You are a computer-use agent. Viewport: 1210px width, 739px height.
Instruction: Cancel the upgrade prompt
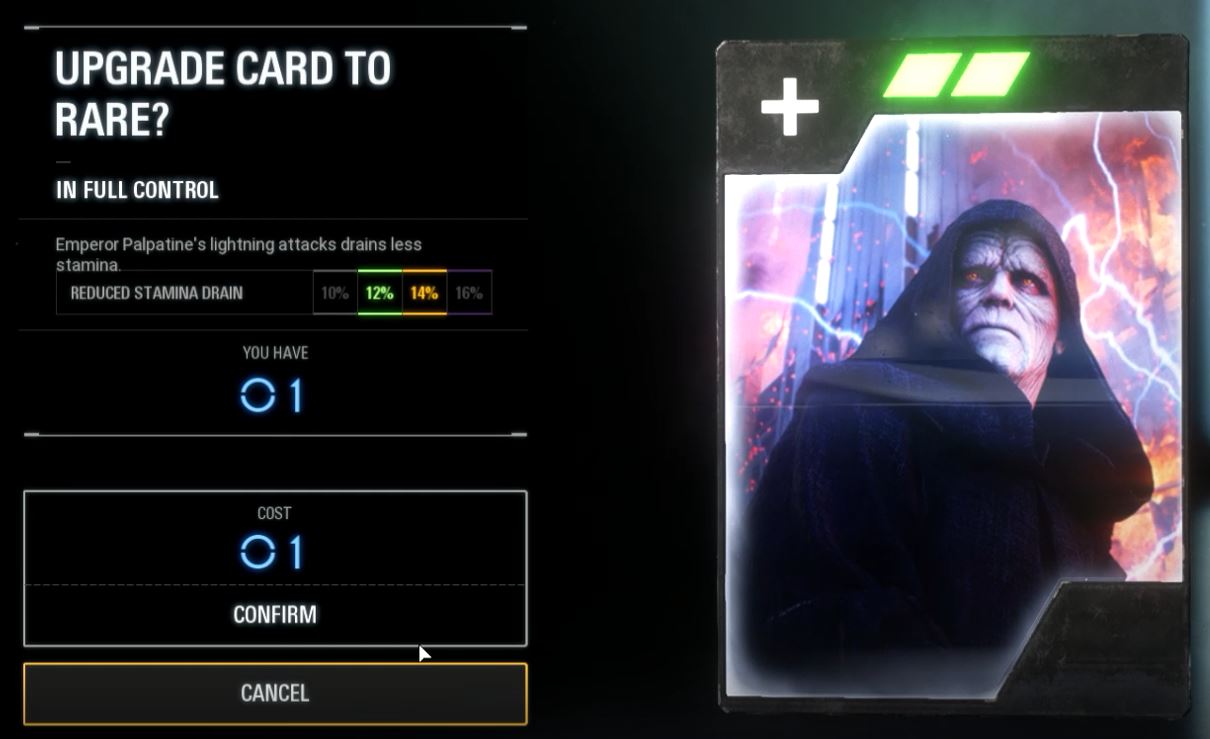click(275, 693)
